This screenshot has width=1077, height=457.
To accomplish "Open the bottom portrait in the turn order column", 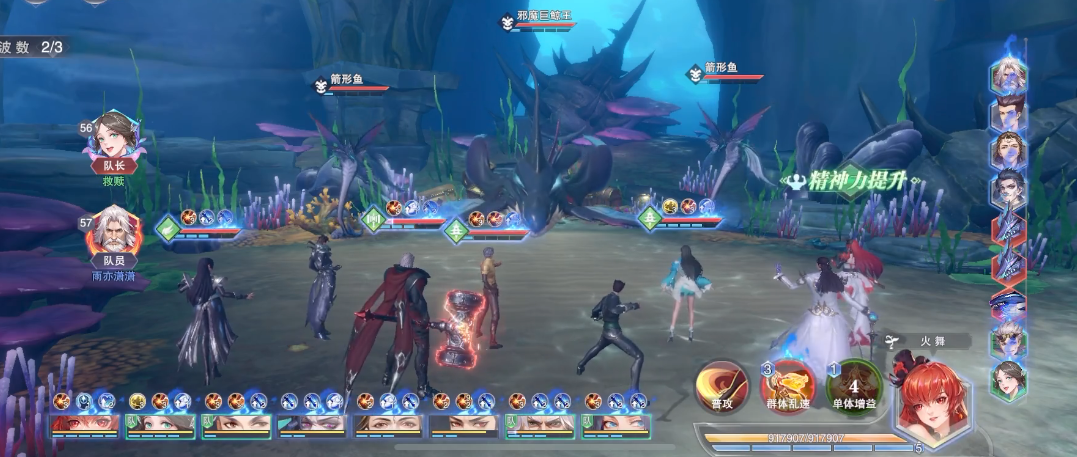I will (x=1008, y=380).
